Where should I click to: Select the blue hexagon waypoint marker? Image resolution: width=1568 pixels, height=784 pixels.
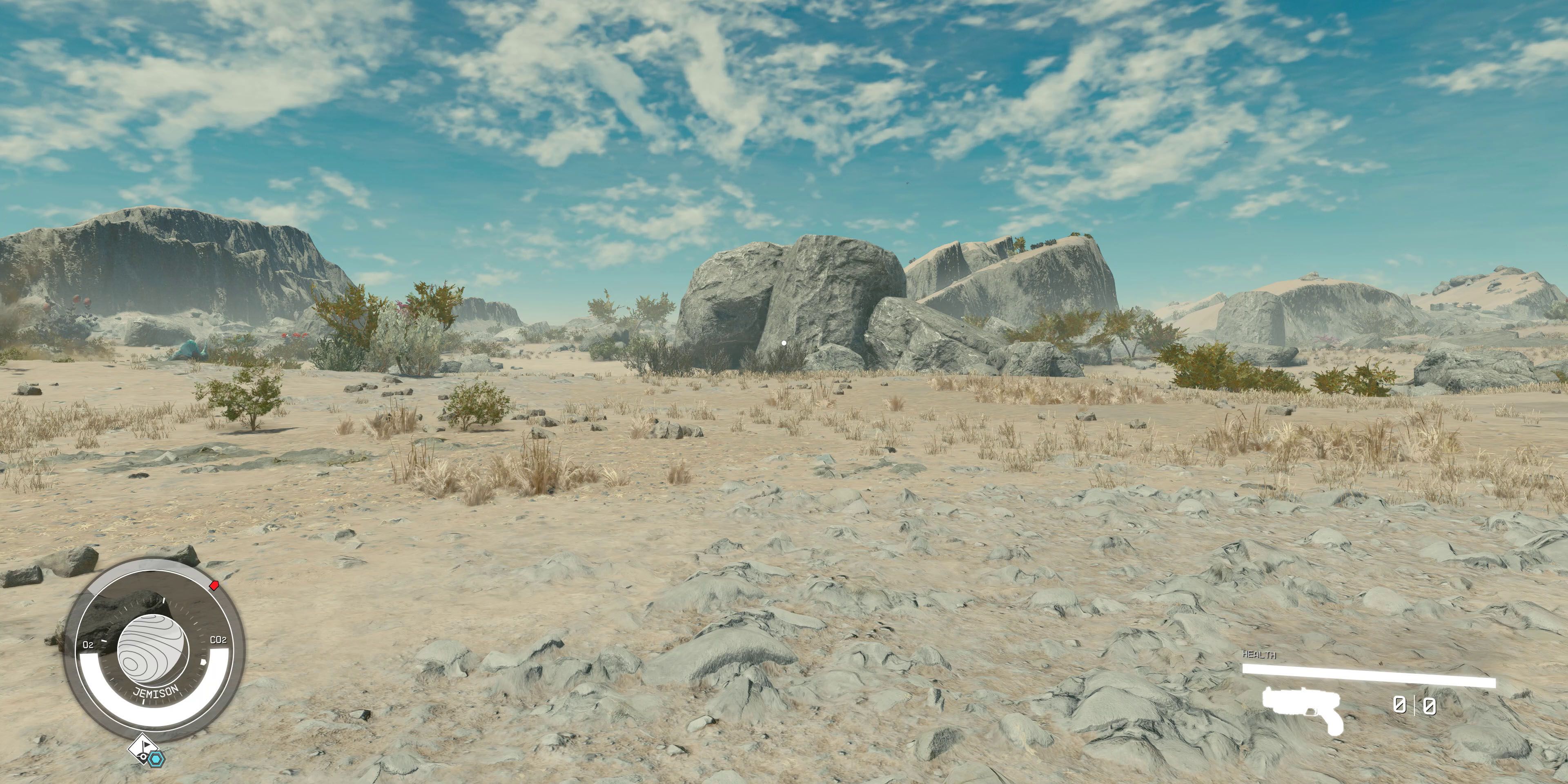[156, 759]
